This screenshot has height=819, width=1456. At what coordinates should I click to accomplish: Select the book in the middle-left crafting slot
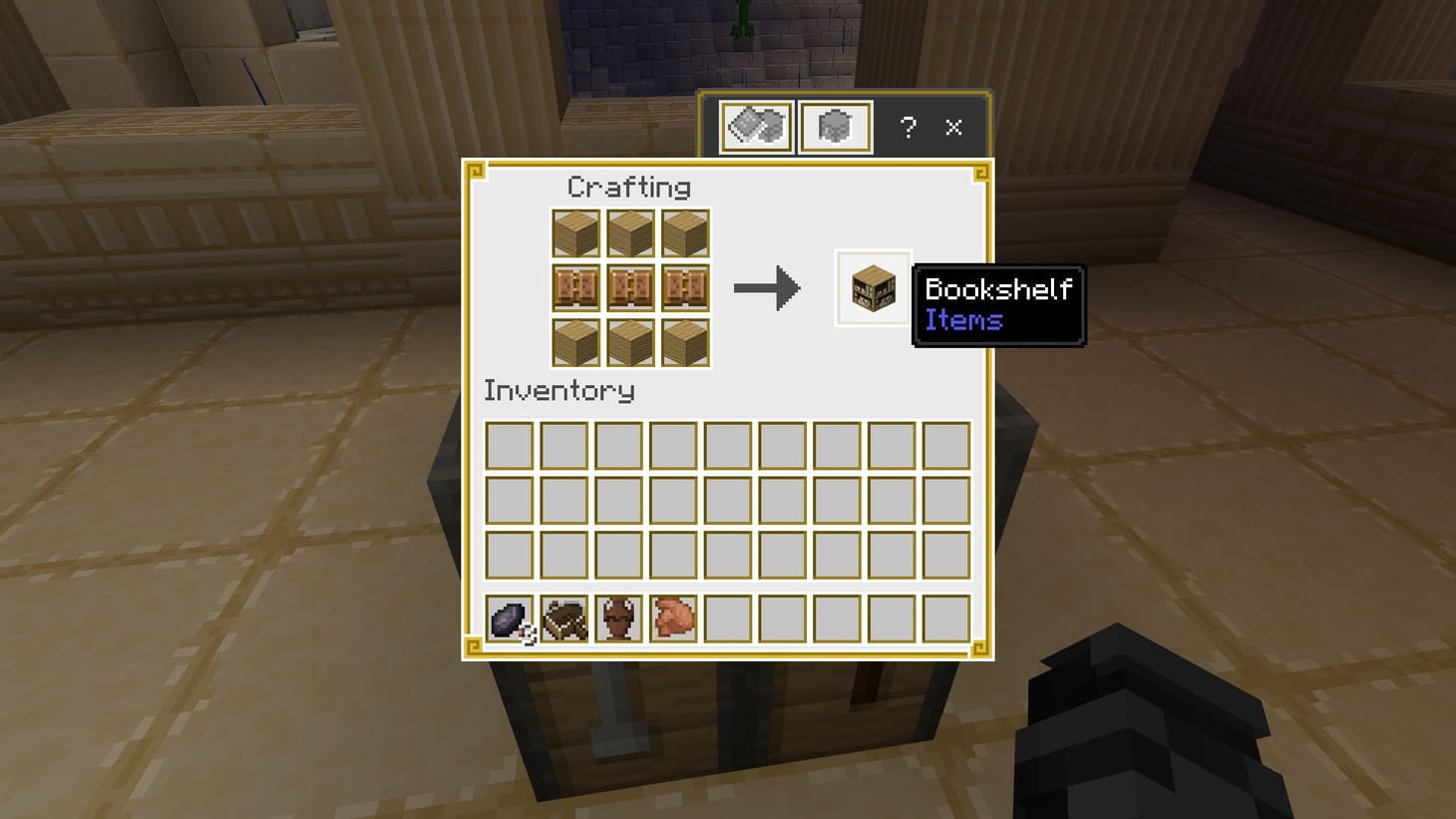pyautogui.click(x=576, y=288)
